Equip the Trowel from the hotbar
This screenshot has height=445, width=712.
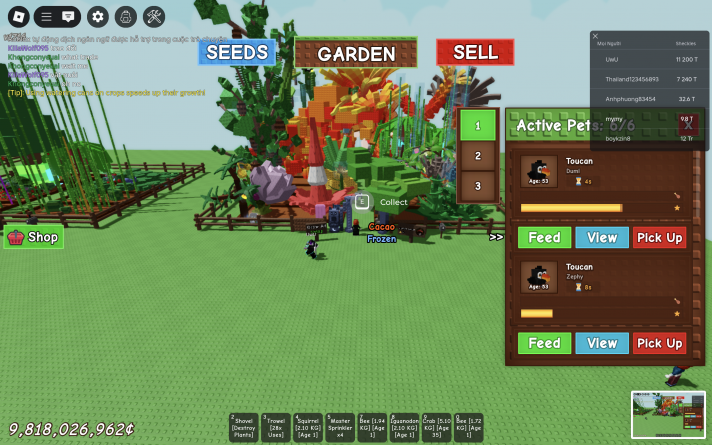tap(276, 428)
